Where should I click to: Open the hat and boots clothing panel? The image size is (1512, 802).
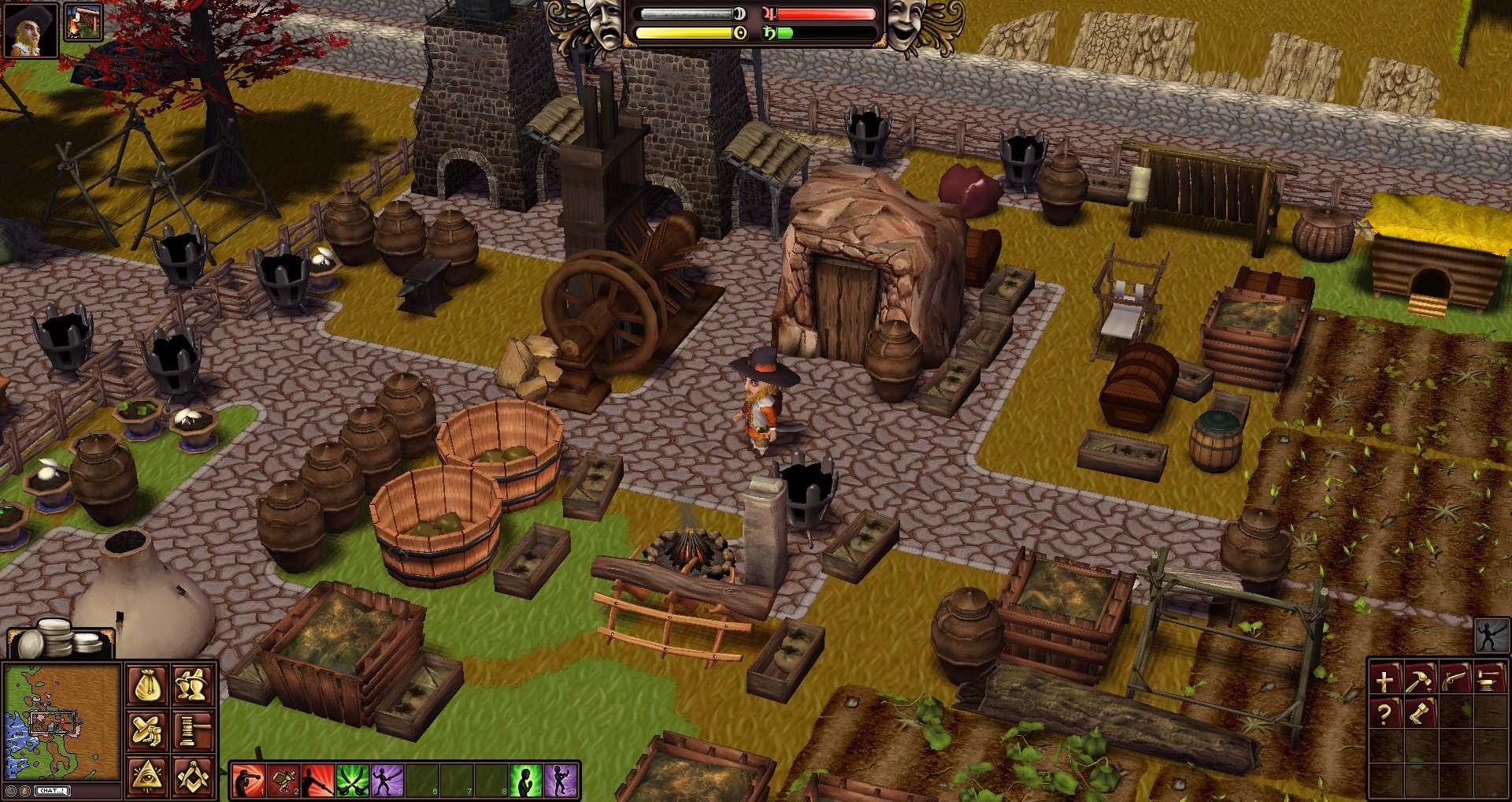(146, 730)
